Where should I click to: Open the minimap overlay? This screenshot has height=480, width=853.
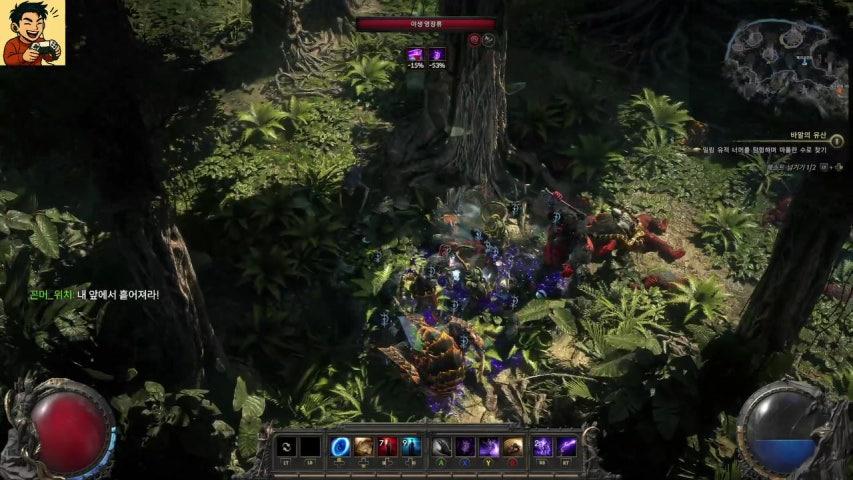click(x=785, y=63)
